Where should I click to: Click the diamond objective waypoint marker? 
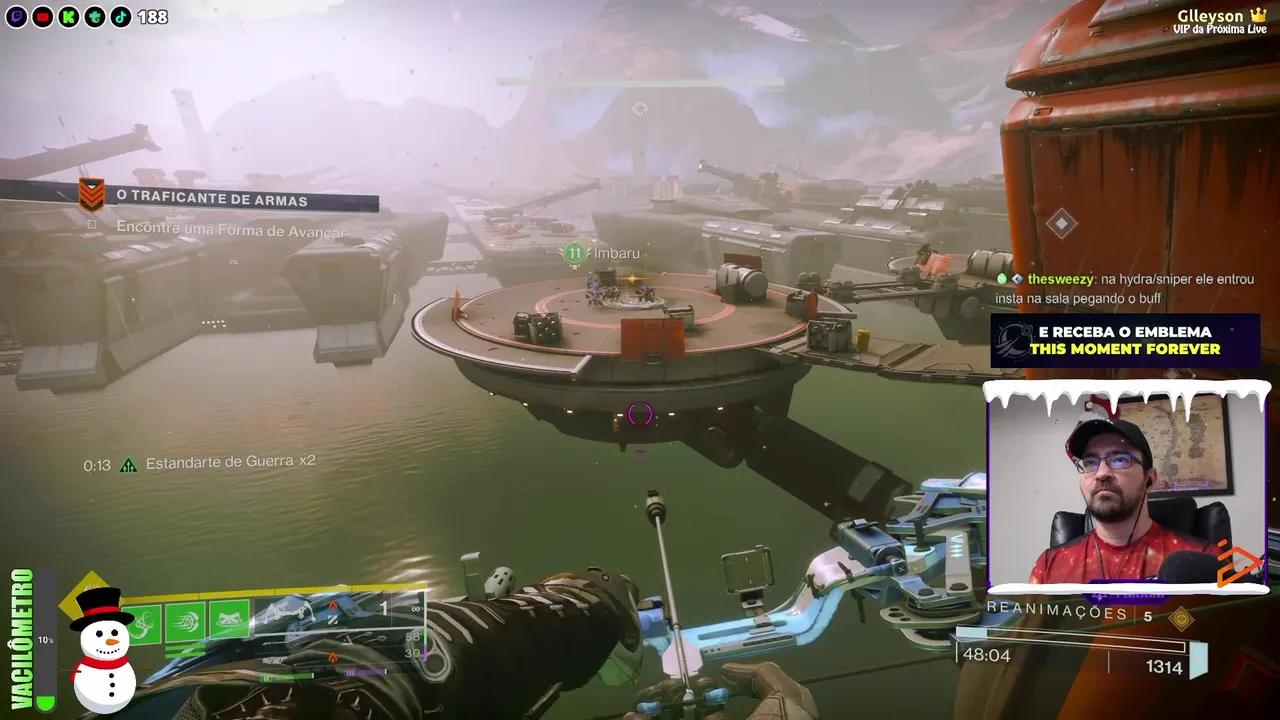pos(1061,223)
